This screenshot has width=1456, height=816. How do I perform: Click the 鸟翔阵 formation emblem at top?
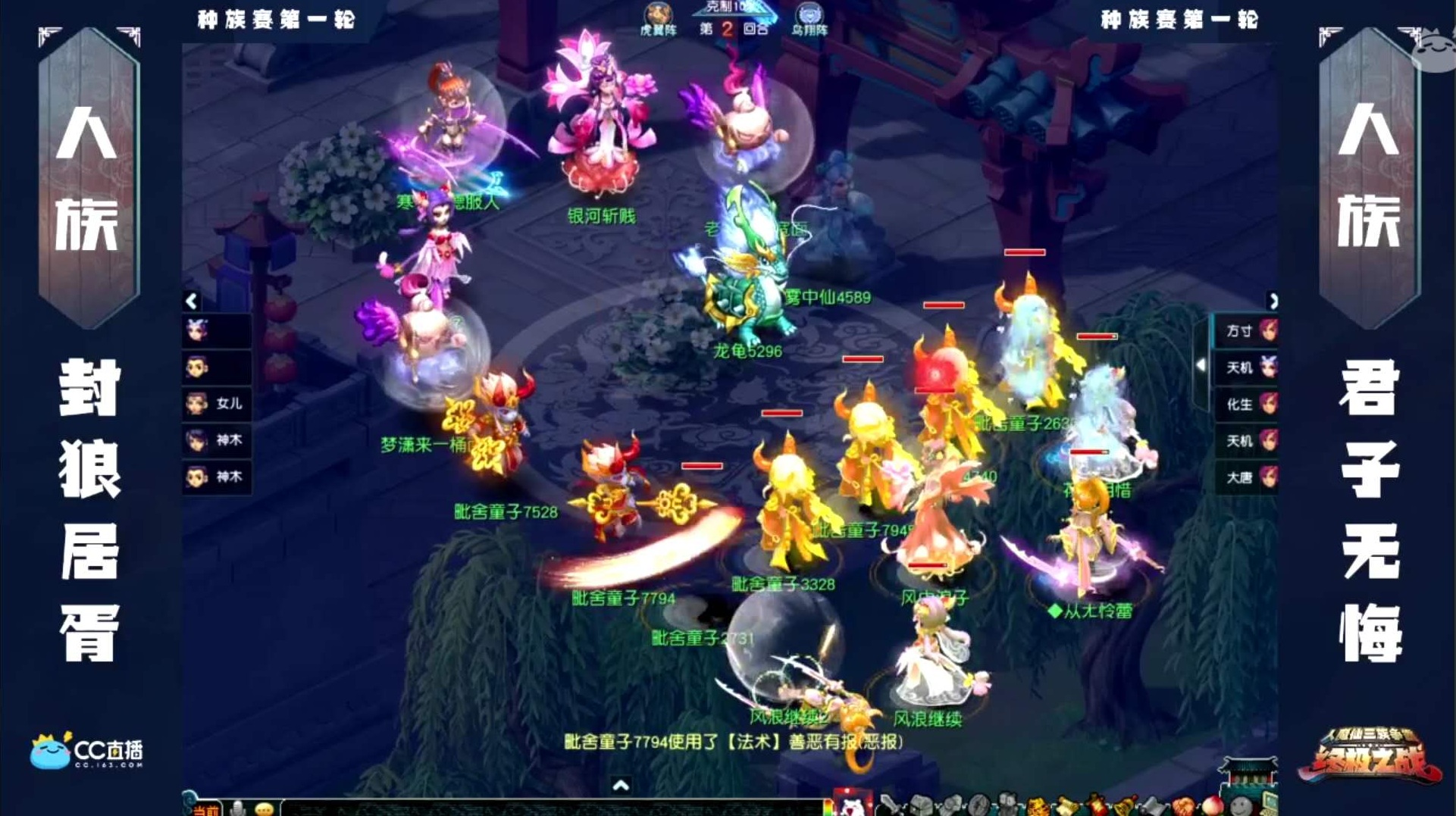coord(809,14)
